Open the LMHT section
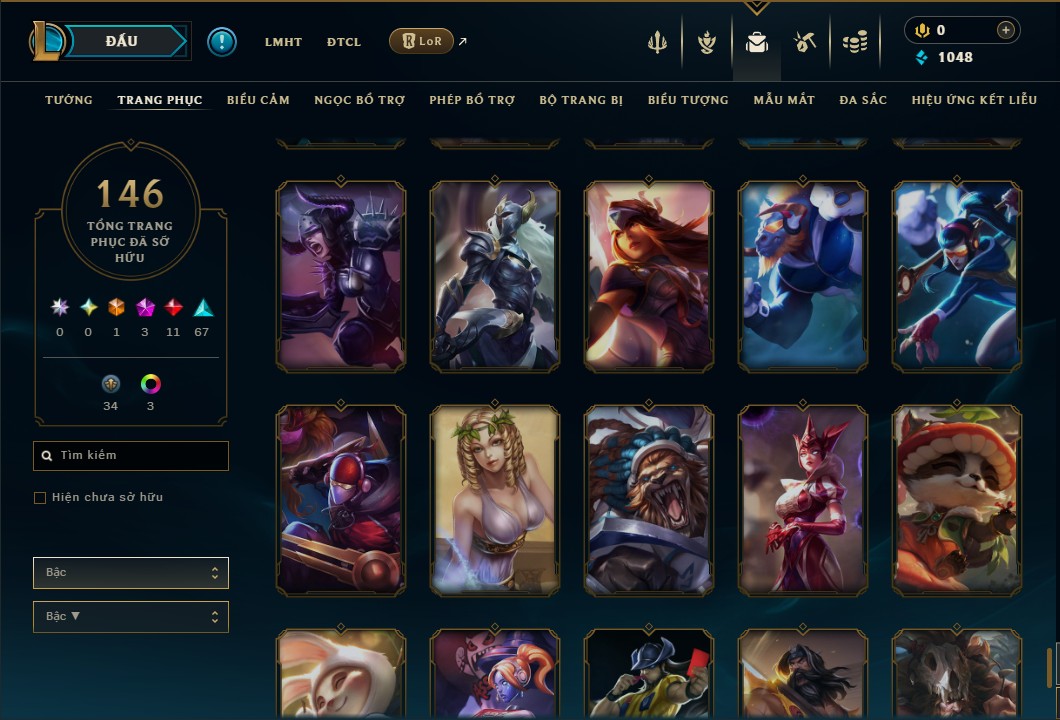 click(283, 42)
